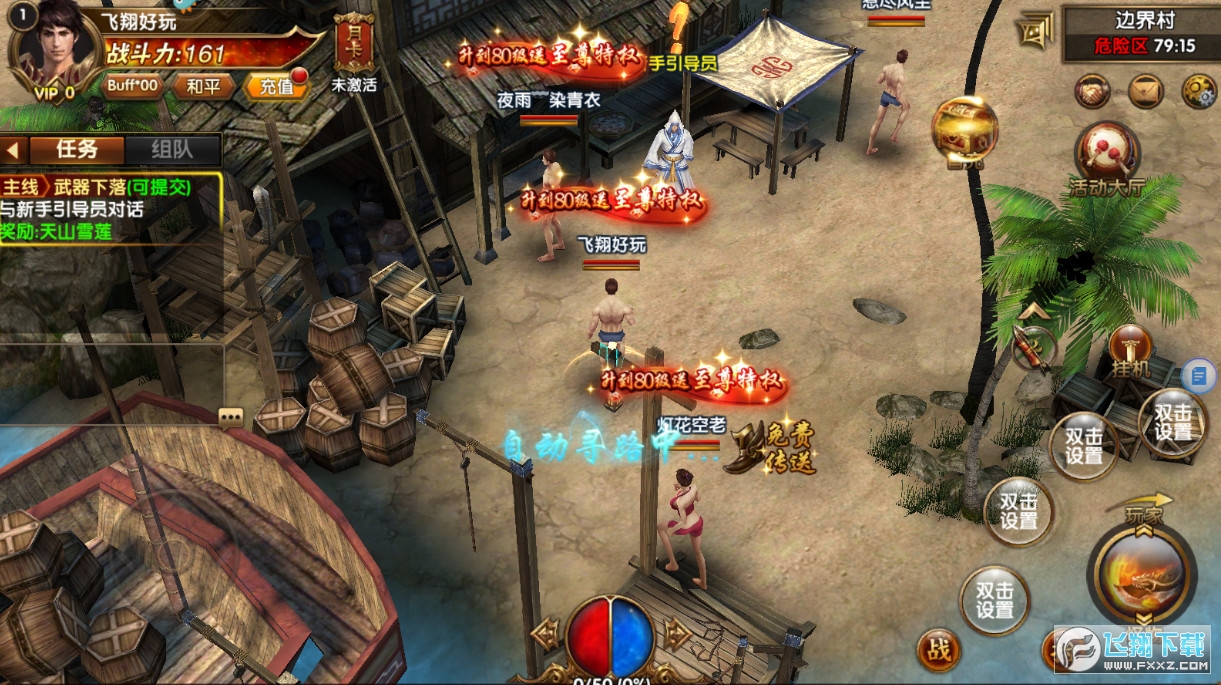Click the handshake social icon
Image resolution: width=1221 pixels, height=685 pixels.
[1093, 91]
